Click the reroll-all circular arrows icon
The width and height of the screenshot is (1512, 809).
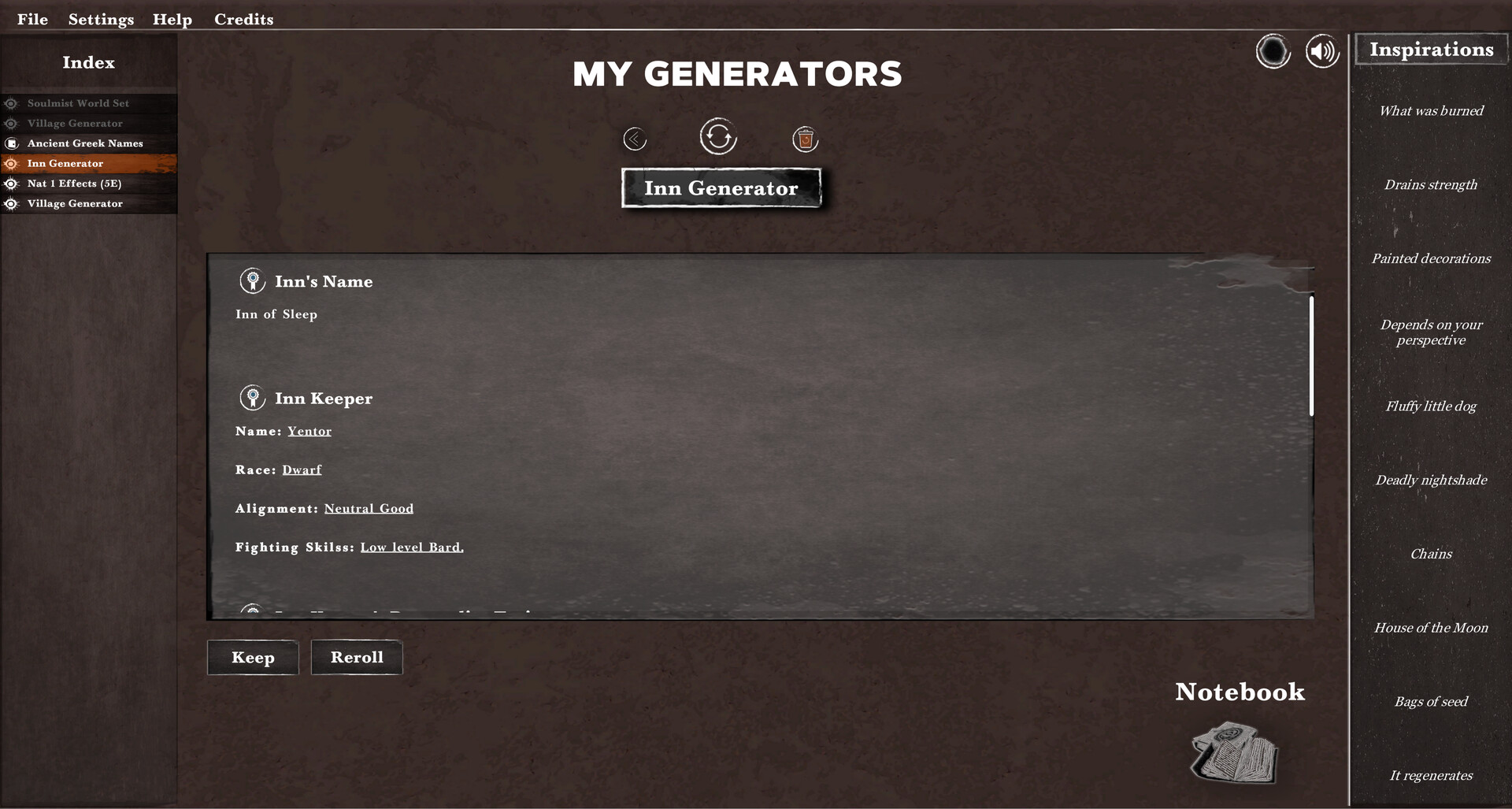717,135
